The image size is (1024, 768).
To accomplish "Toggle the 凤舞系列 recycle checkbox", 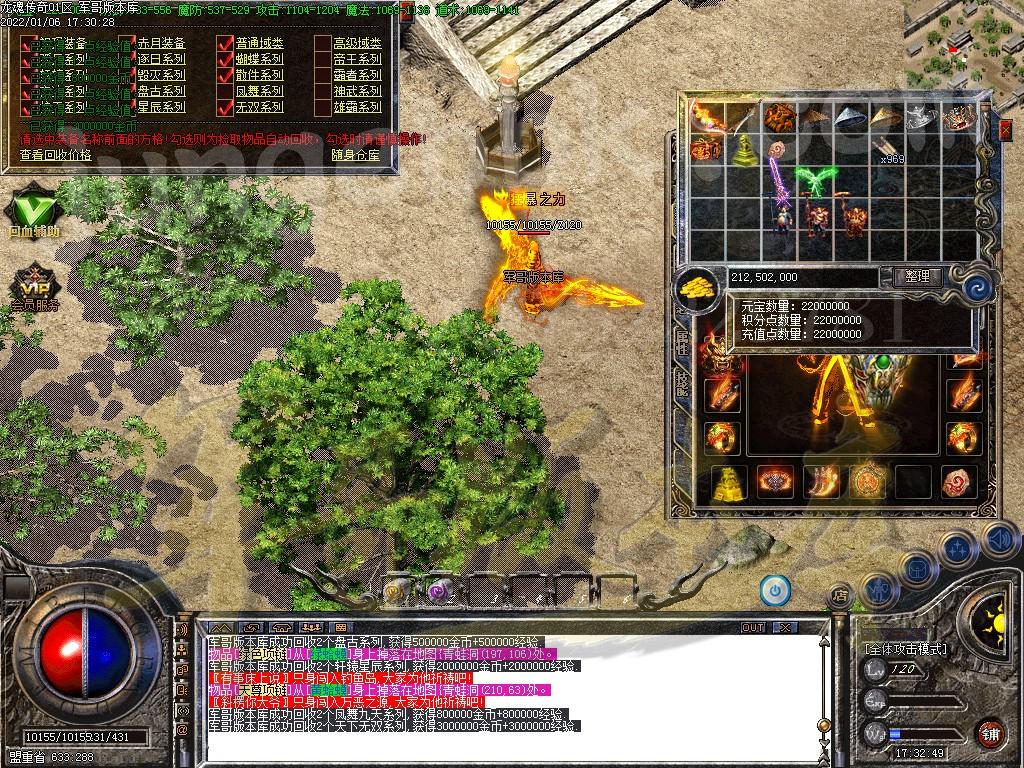I will 224,90.
